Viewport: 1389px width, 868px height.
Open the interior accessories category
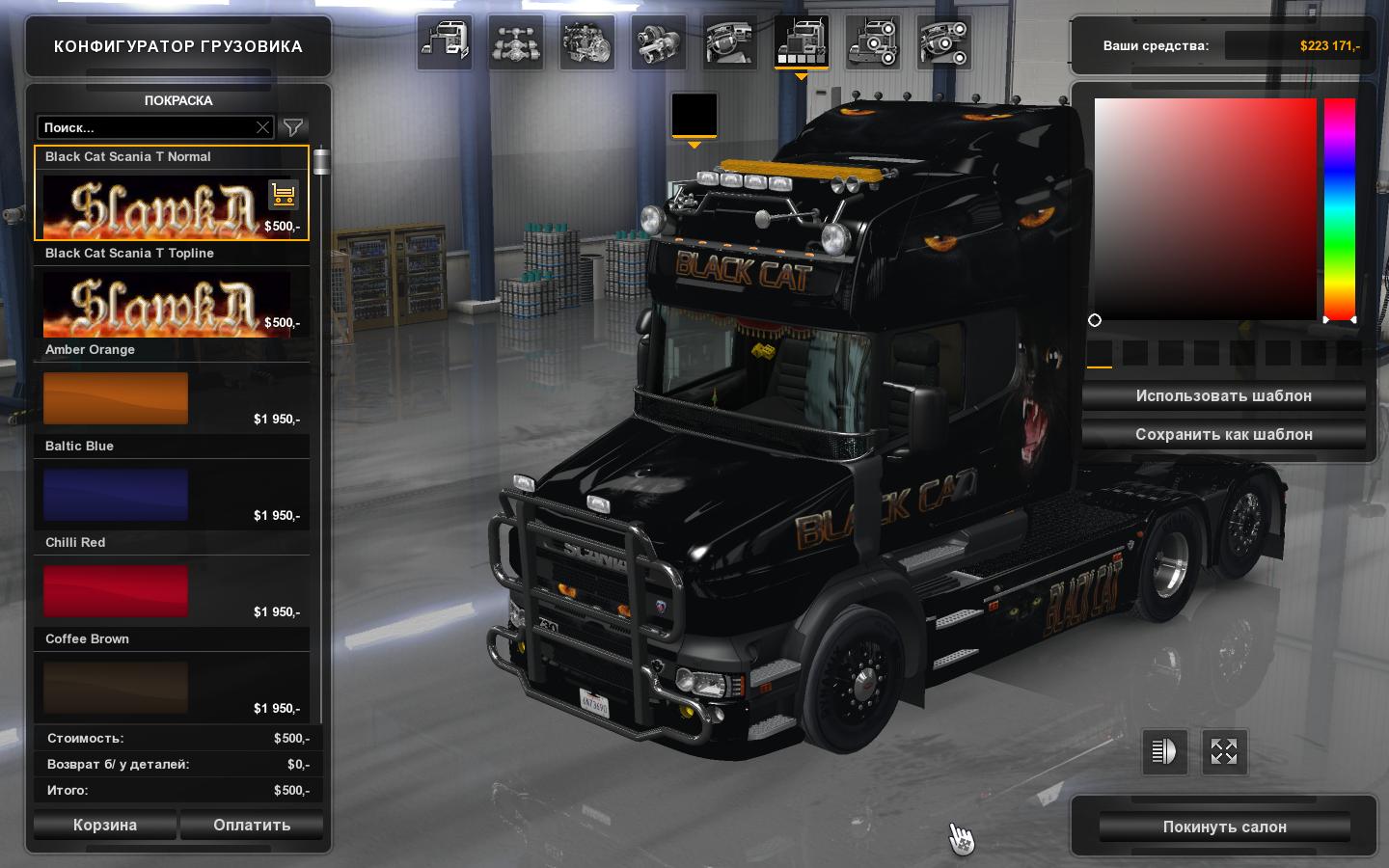click(943, 43)
